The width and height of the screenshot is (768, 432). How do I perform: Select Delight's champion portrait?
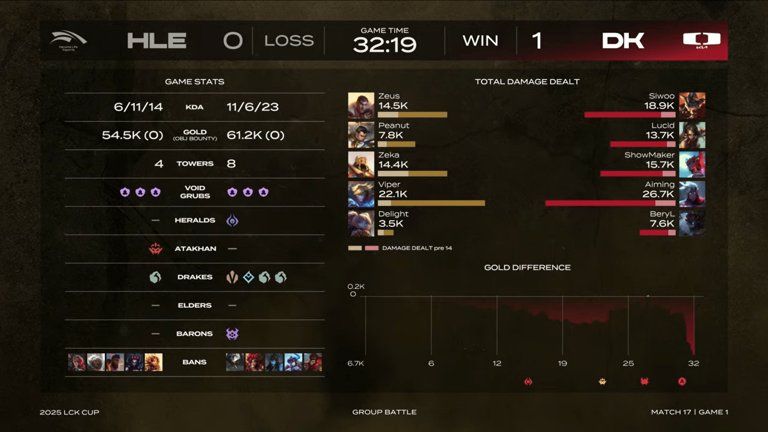coord(361,222)
